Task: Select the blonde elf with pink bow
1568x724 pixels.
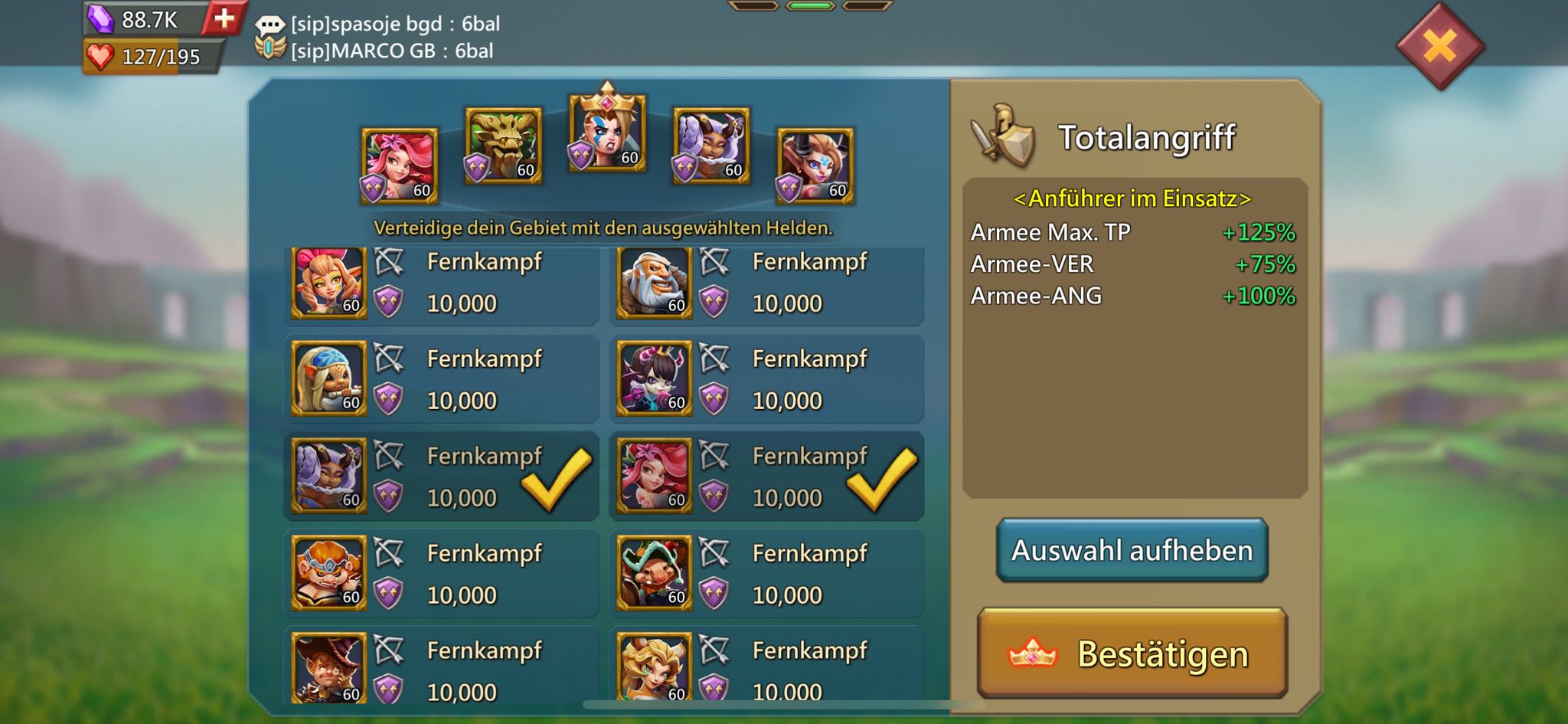Action: click(441, 282)
